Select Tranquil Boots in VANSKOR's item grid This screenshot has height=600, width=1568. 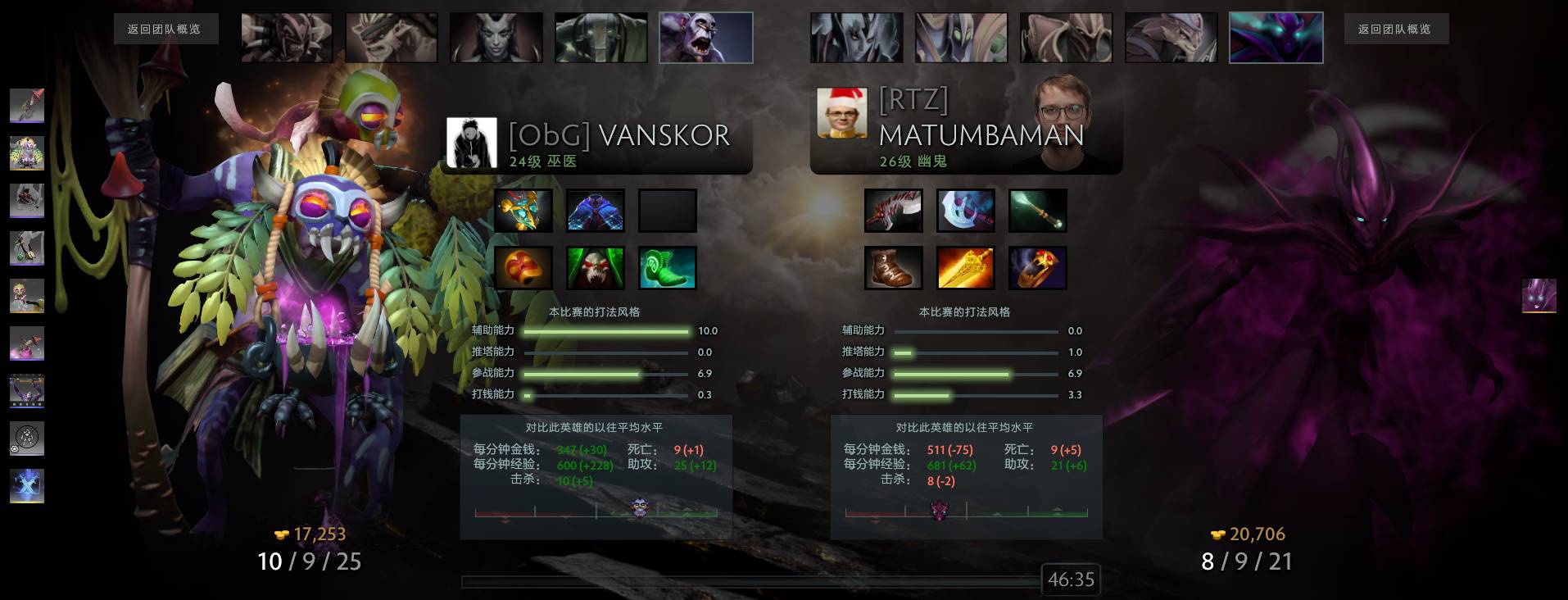point(666,268)
